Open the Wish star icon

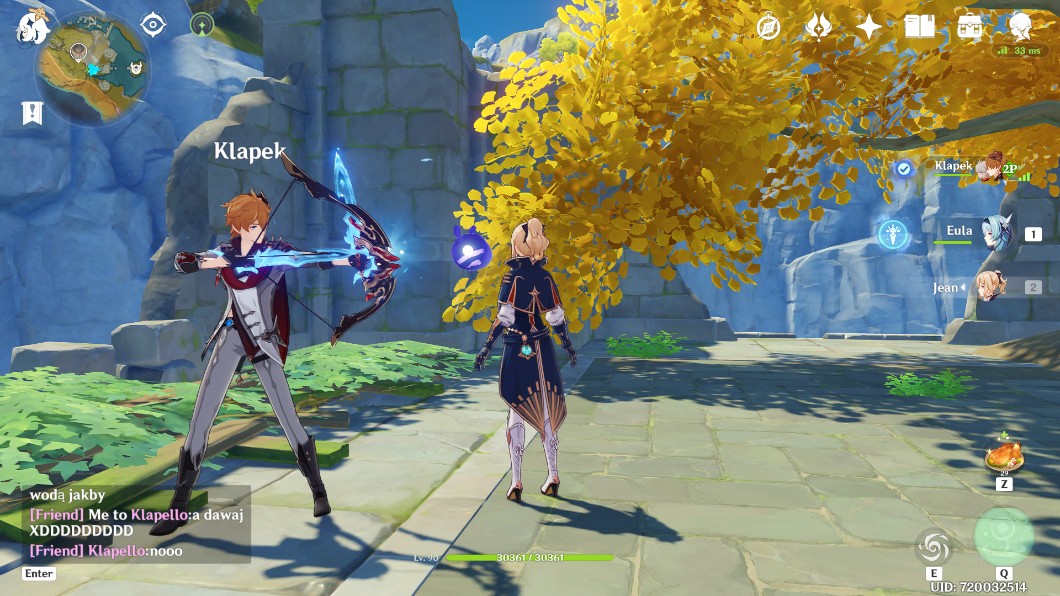869,27
